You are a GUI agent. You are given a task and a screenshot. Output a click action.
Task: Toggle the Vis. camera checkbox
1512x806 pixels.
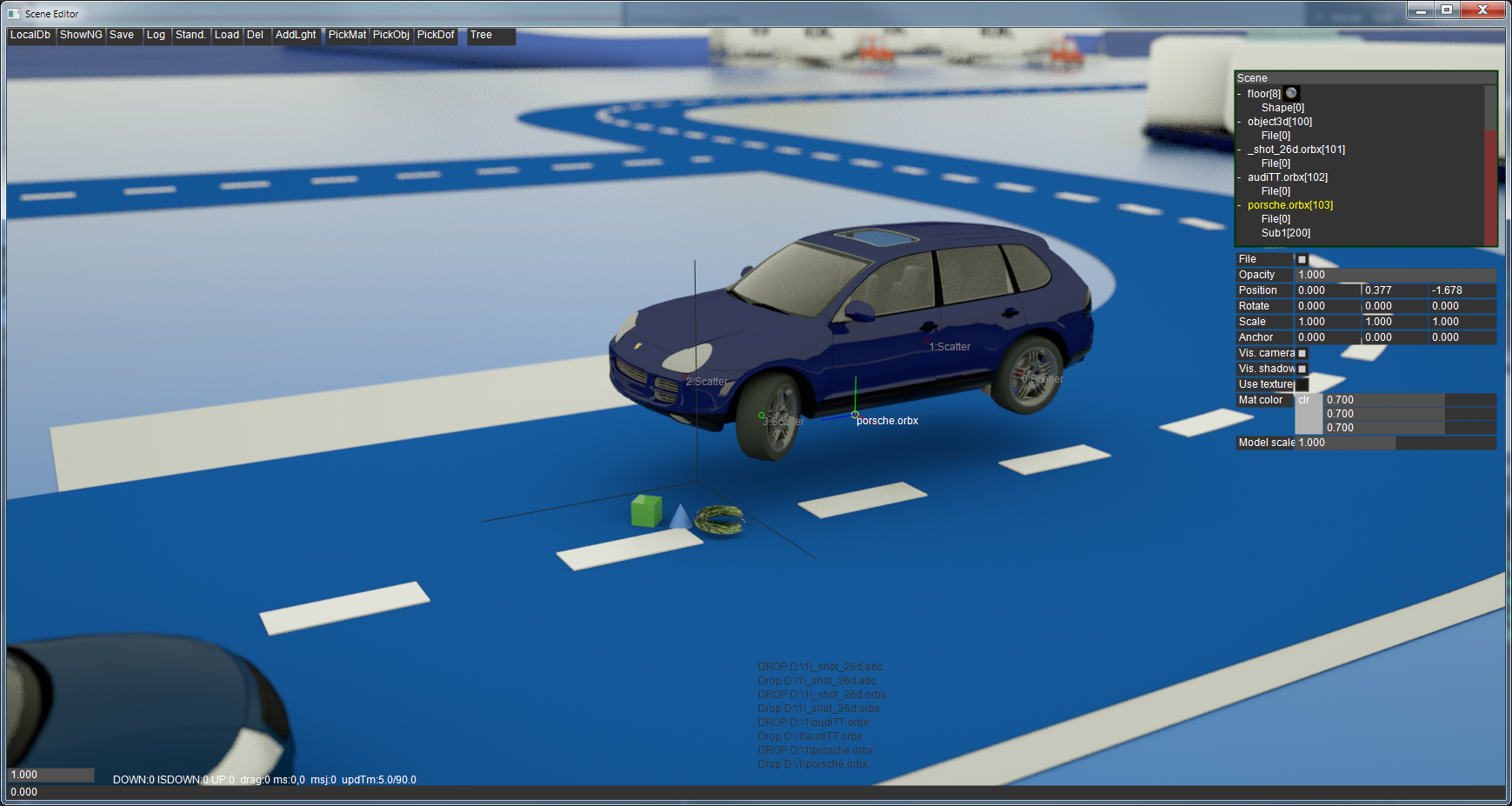pyautogui.click(x=1302, y=354)
